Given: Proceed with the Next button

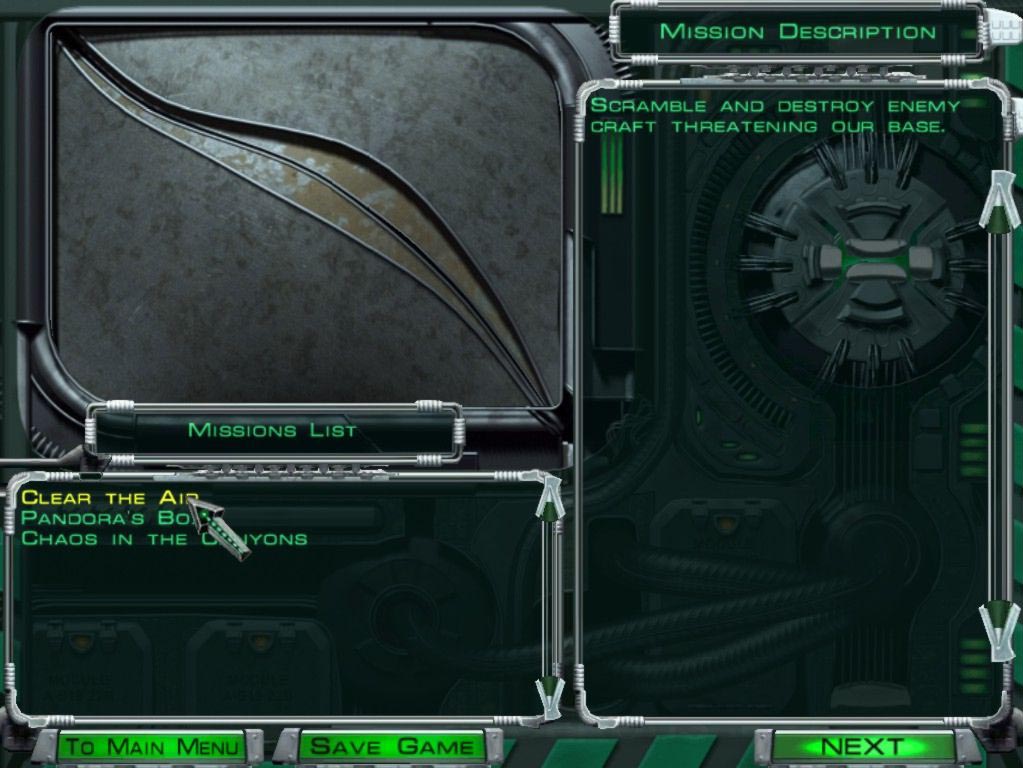Looking at the screenshot, I should 862,747.
